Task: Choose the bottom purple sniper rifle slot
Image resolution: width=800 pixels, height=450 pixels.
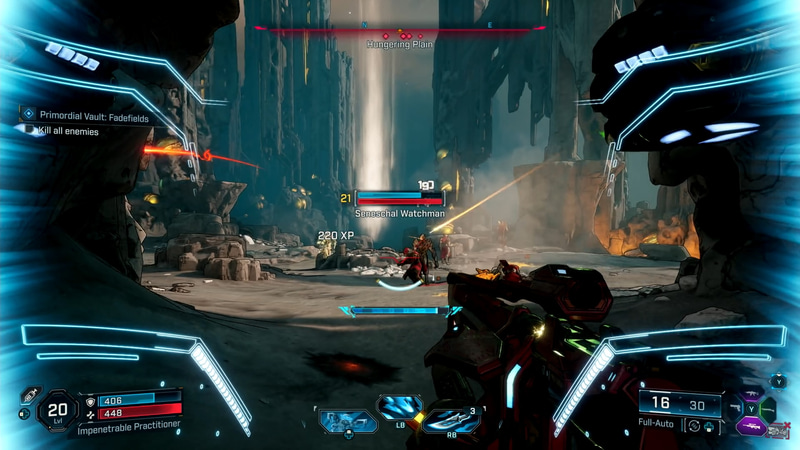Action: [749, 426]
